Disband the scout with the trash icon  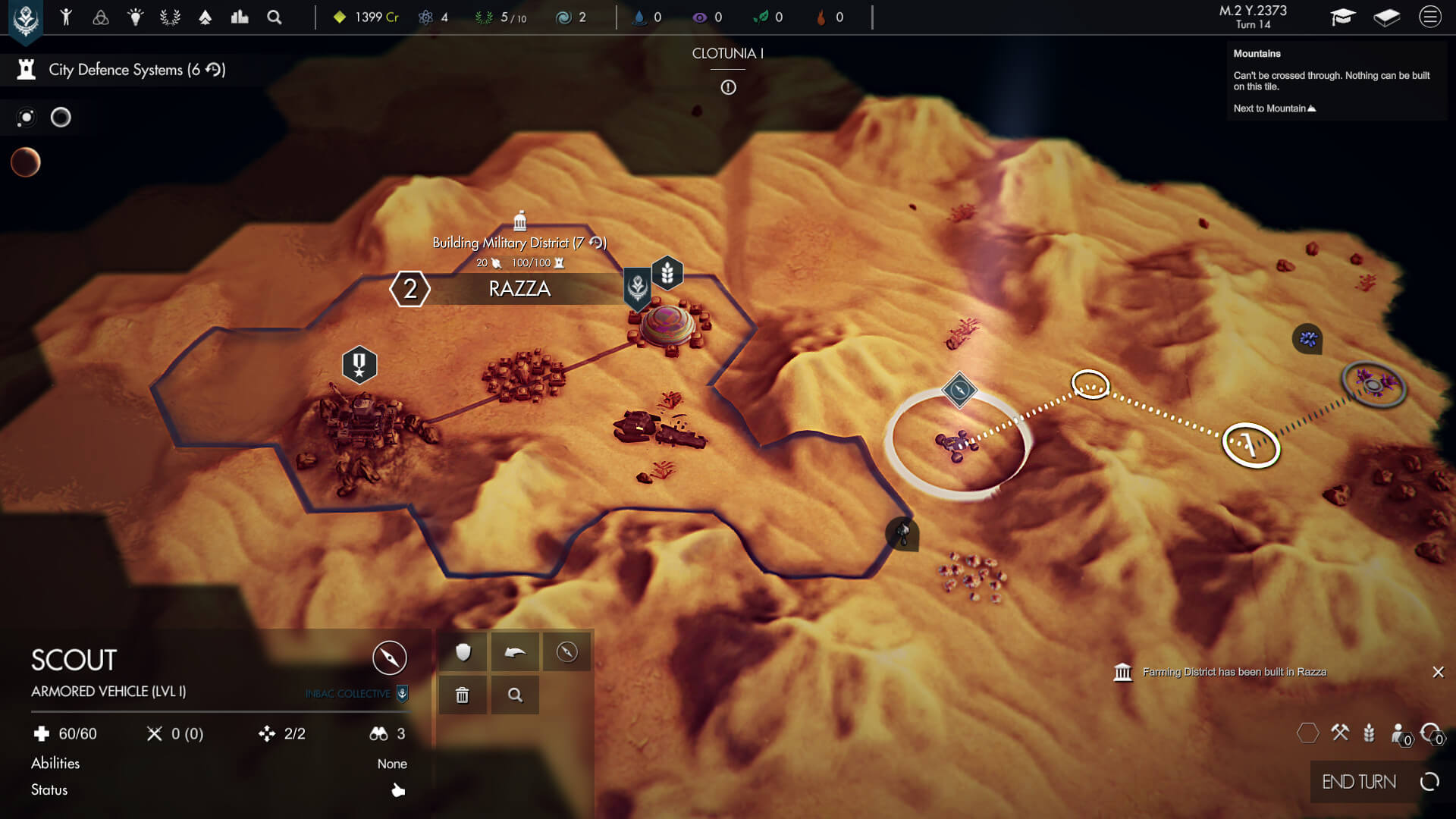[x=463, y=695]
